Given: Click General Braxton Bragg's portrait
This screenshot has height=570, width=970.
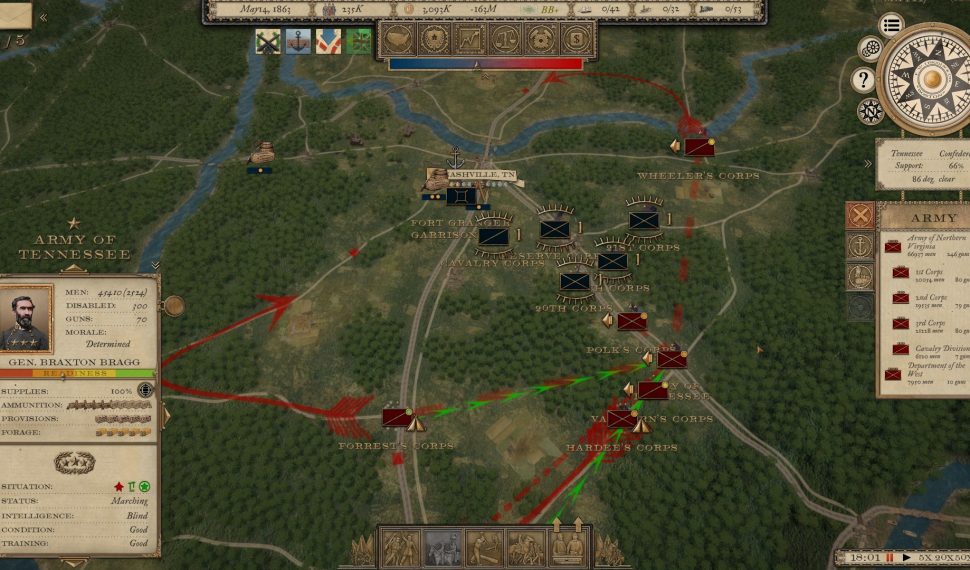Looking at the screenshot, I should pos(27,319).
